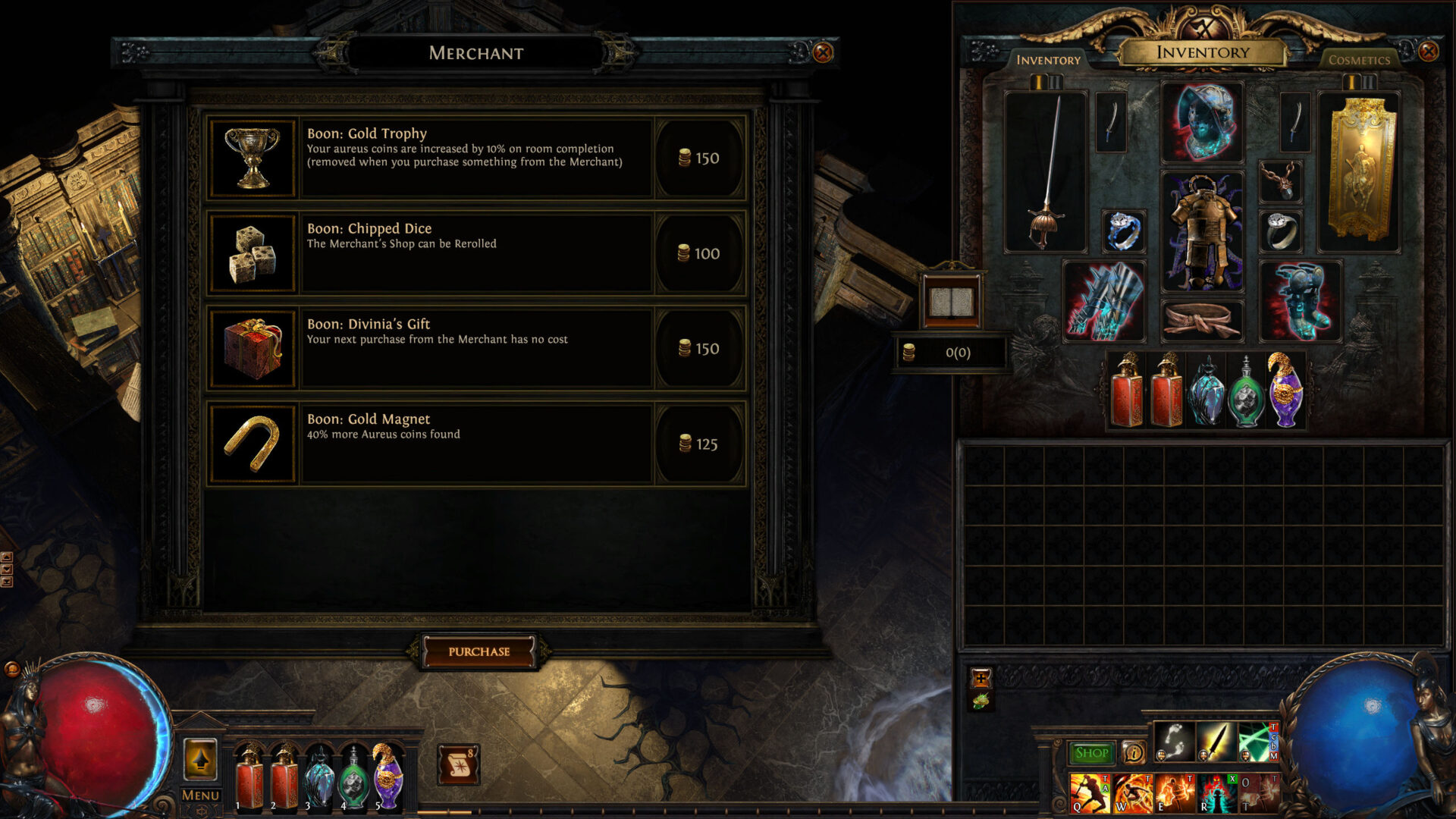The height and width of the screenshot is (819, 1456).
Task: Select the Chipped Dice boon icon
Action: [253, 252]
